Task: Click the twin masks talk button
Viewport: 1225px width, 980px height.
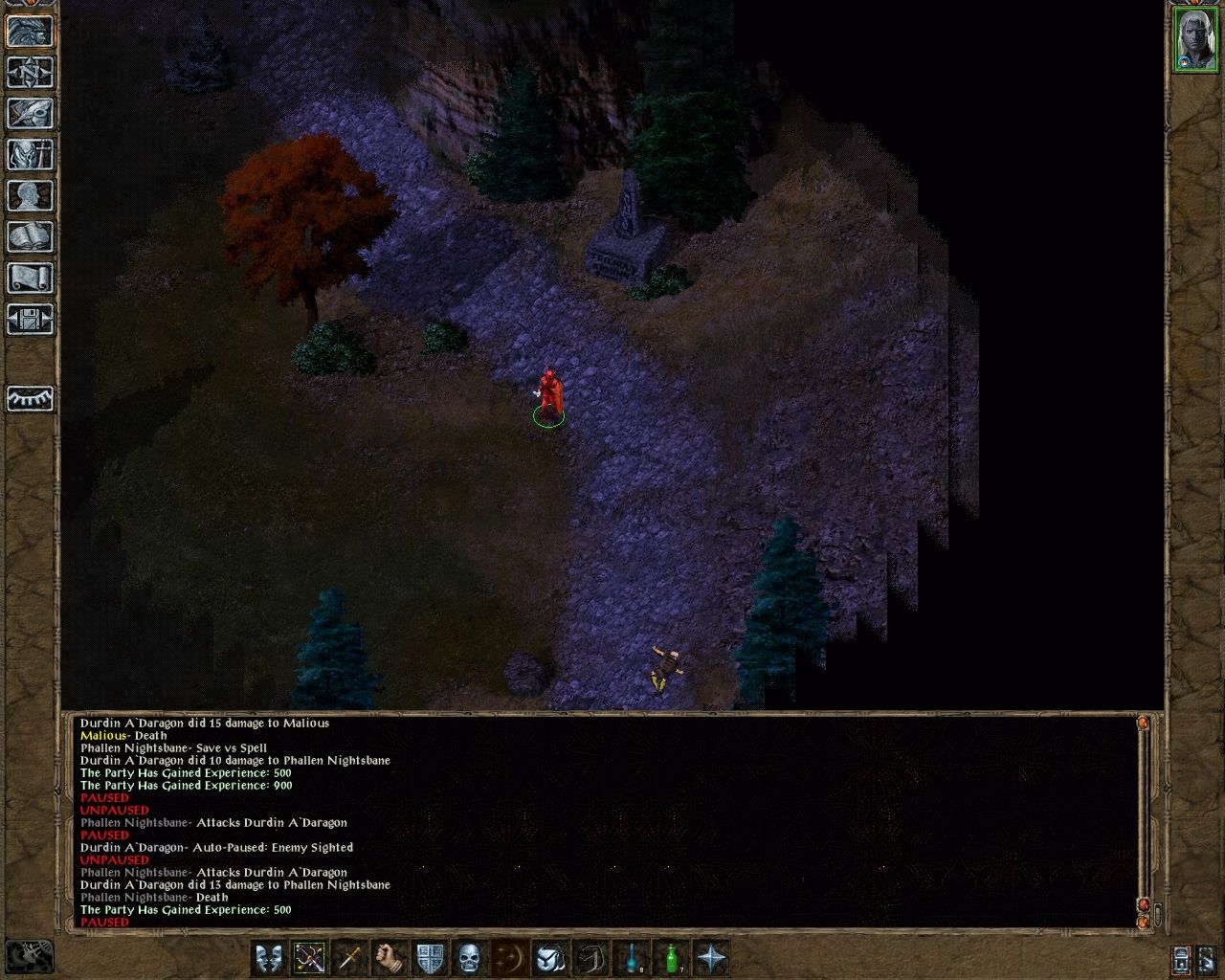Action: point(269,958)
